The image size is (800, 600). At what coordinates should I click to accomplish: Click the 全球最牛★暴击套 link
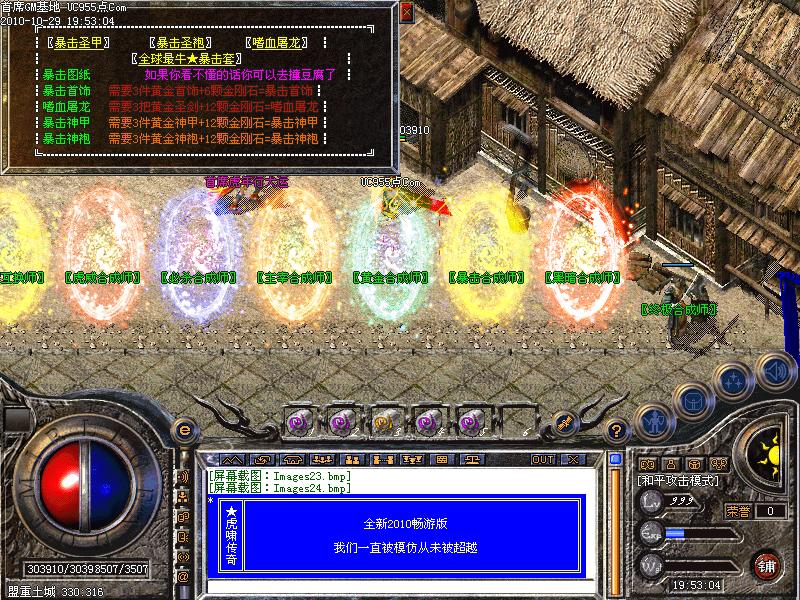(x=189, y=59)
